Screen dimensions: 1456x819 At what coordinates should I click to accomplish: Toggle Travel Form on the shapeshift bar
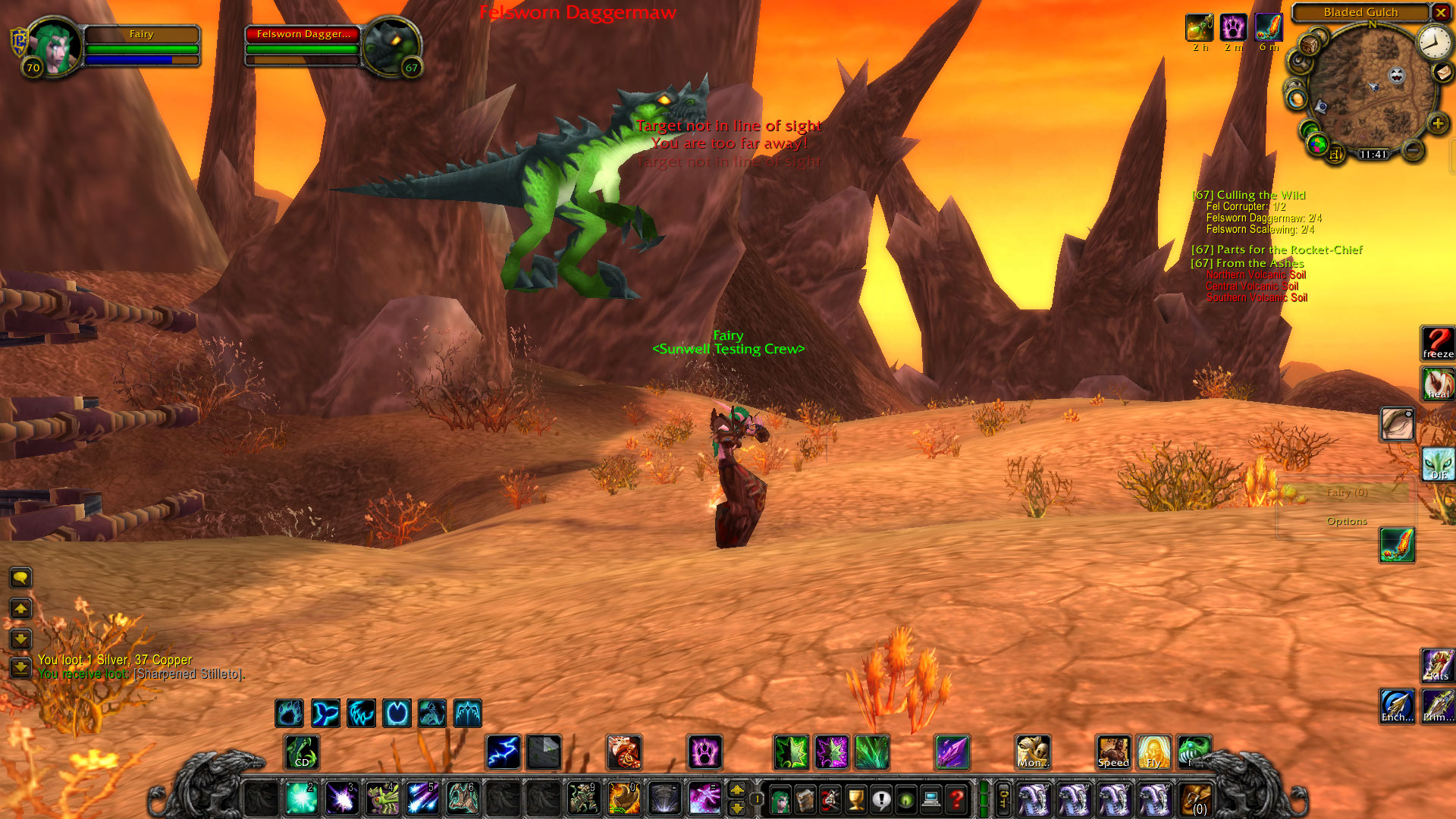[397, 713]
